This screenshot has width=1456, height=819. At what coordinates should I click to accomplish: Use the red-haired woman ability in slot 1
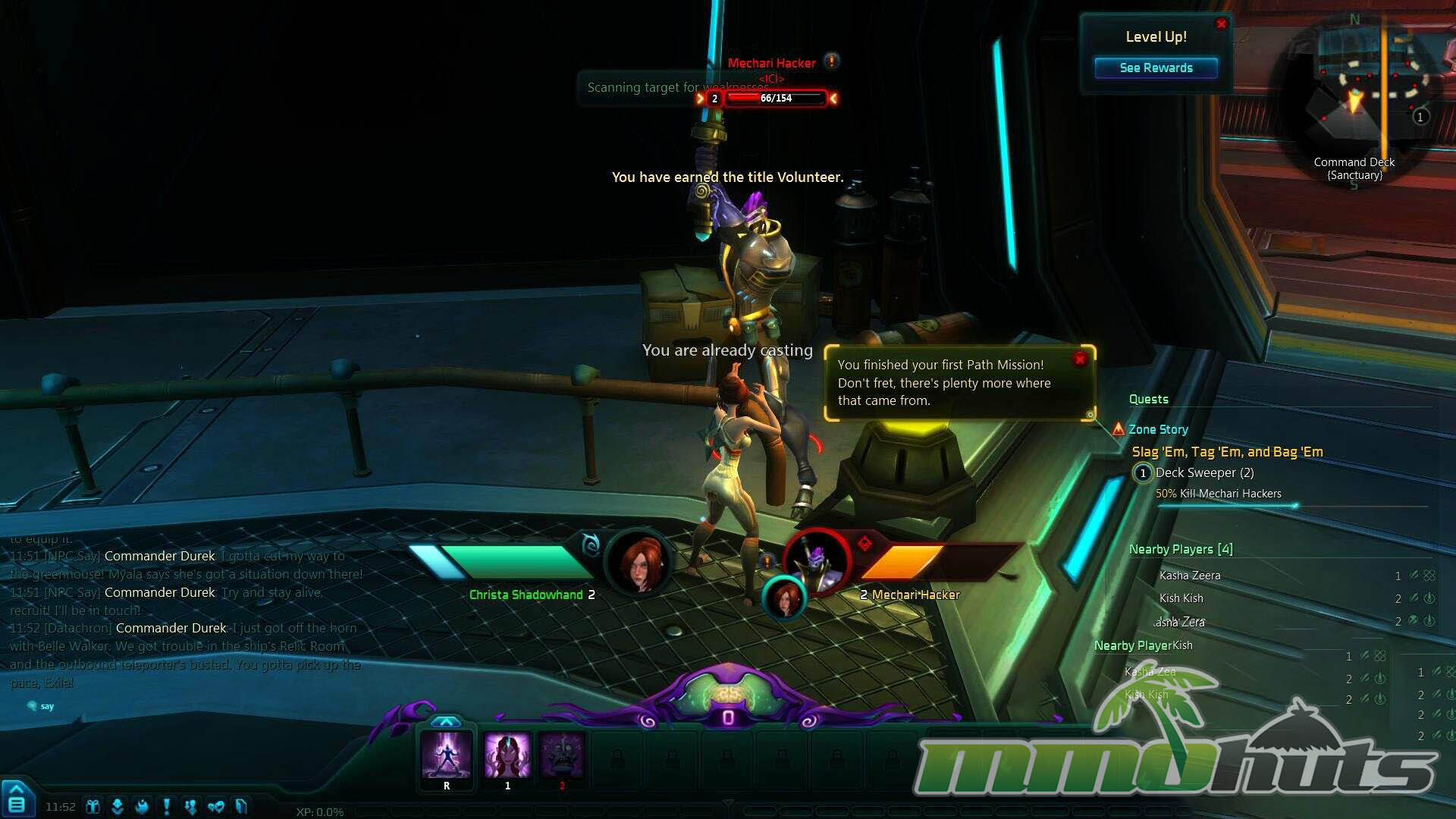[507, 755]
